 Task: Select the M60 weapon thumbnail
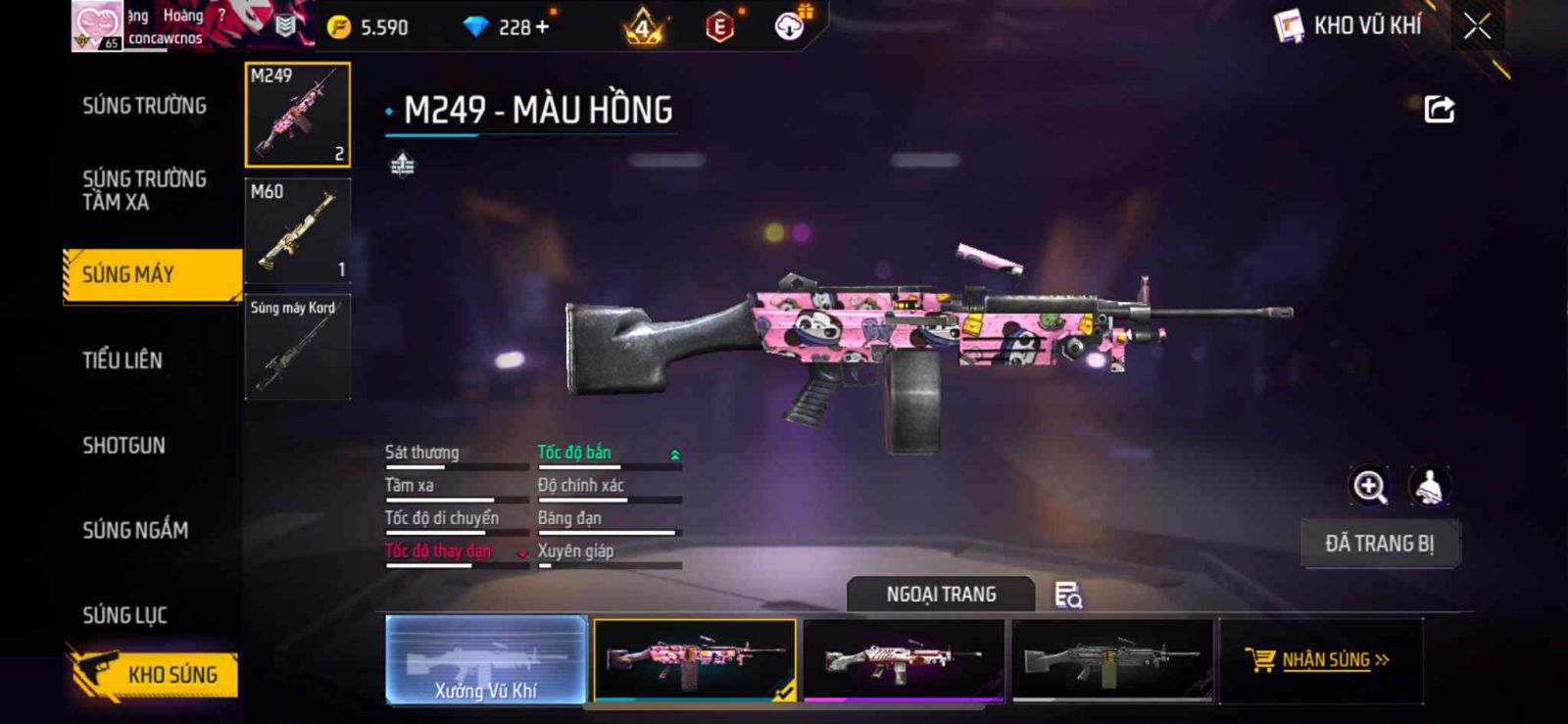[297, 230]
